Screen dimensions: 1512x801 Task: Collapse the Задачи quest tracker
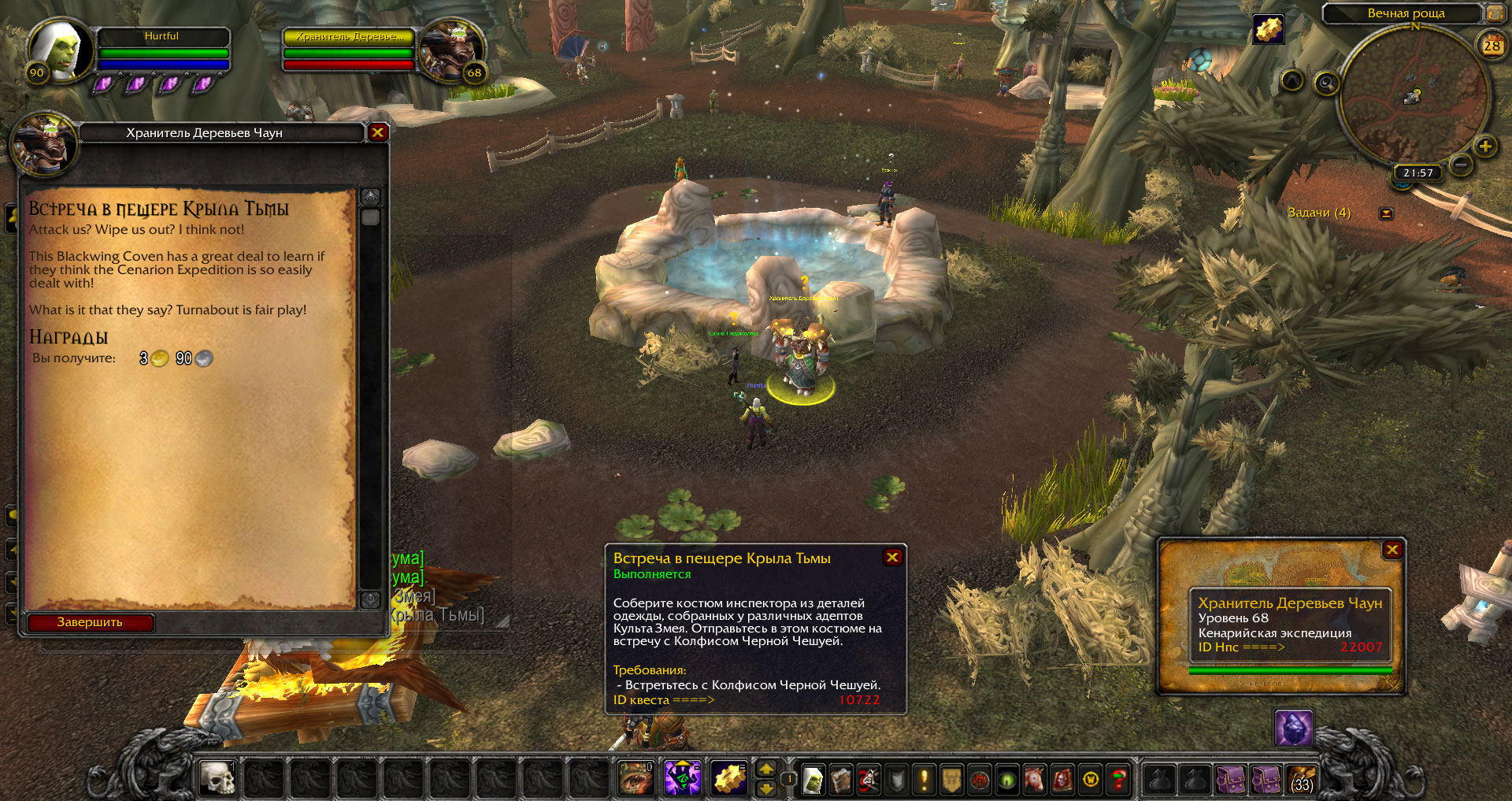point(1387,213)
